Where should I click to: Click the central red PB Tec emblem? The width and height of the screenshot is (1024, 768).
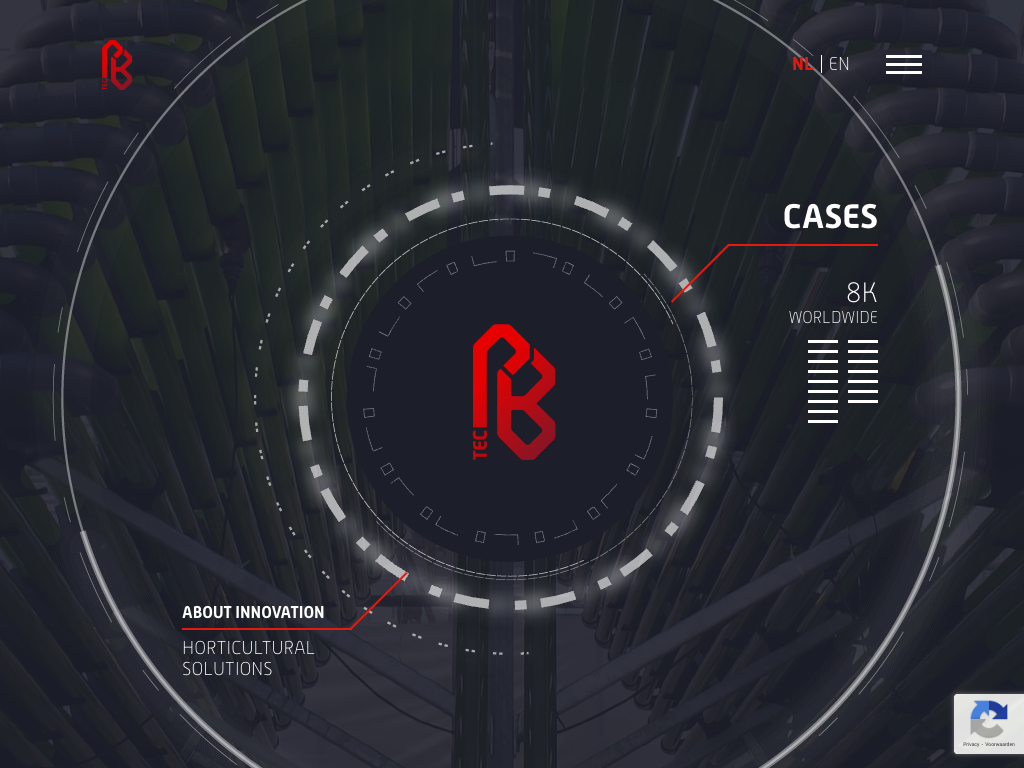pyautogui.click(x=513, y=392)
